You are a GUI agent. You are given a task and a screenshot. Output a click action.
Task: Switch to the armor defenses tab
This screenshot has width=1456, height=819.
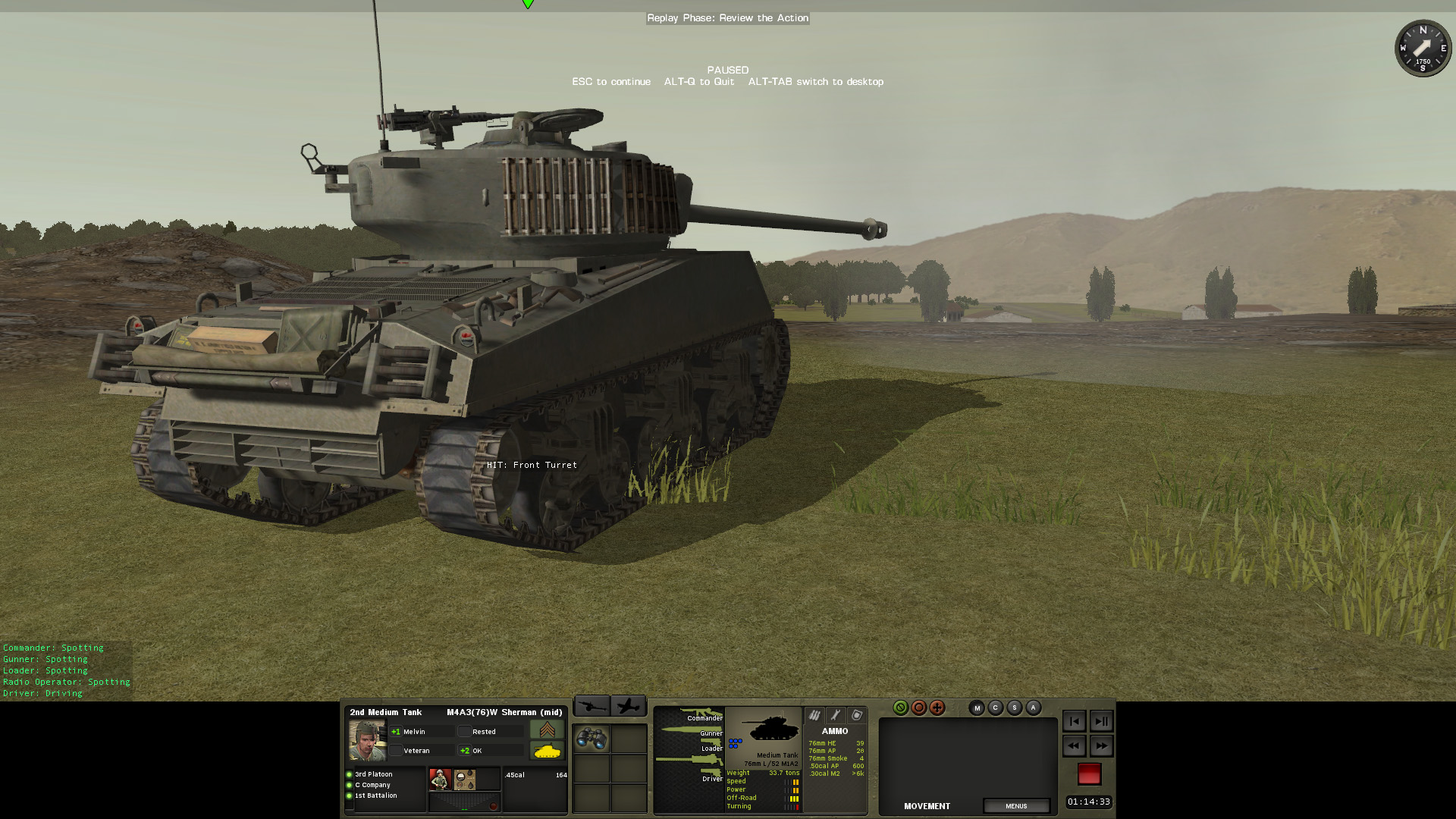(857, 715)
